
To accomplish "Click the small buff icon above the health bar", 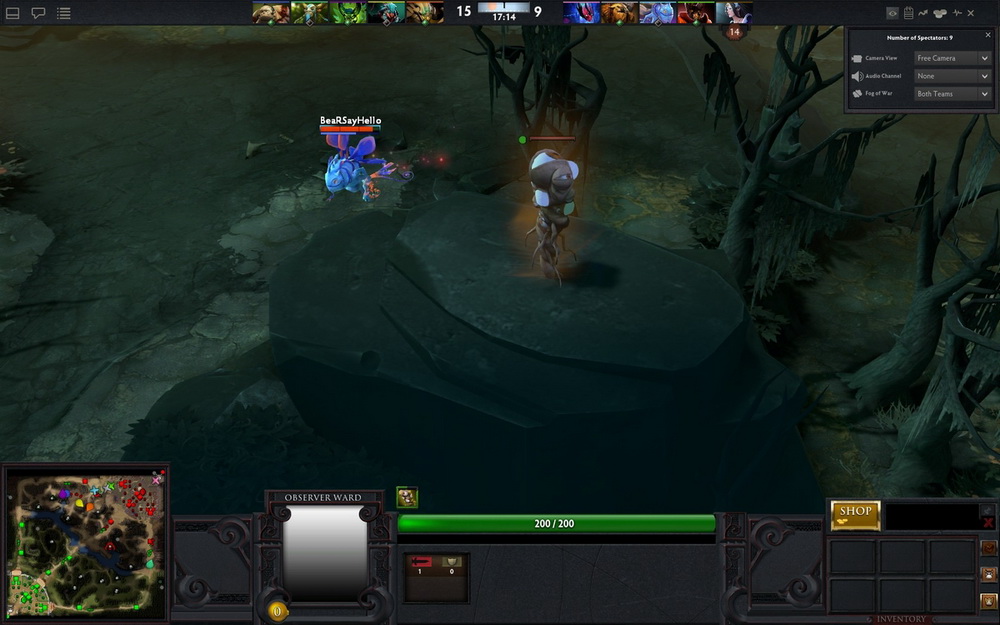I will 407,497.
